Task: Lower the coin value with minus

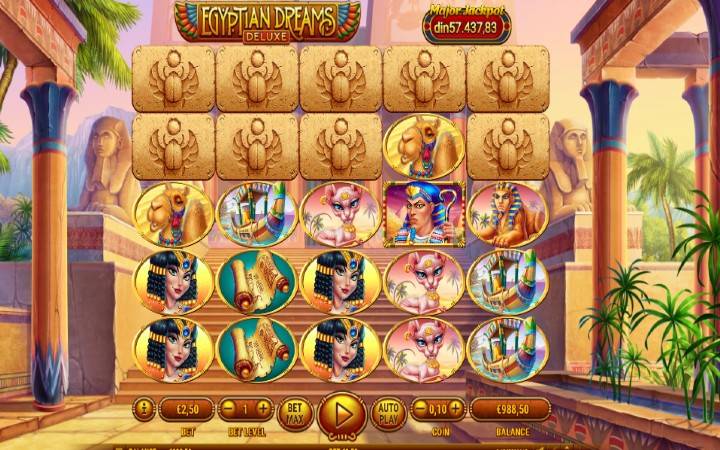Action: coord(417,409)
